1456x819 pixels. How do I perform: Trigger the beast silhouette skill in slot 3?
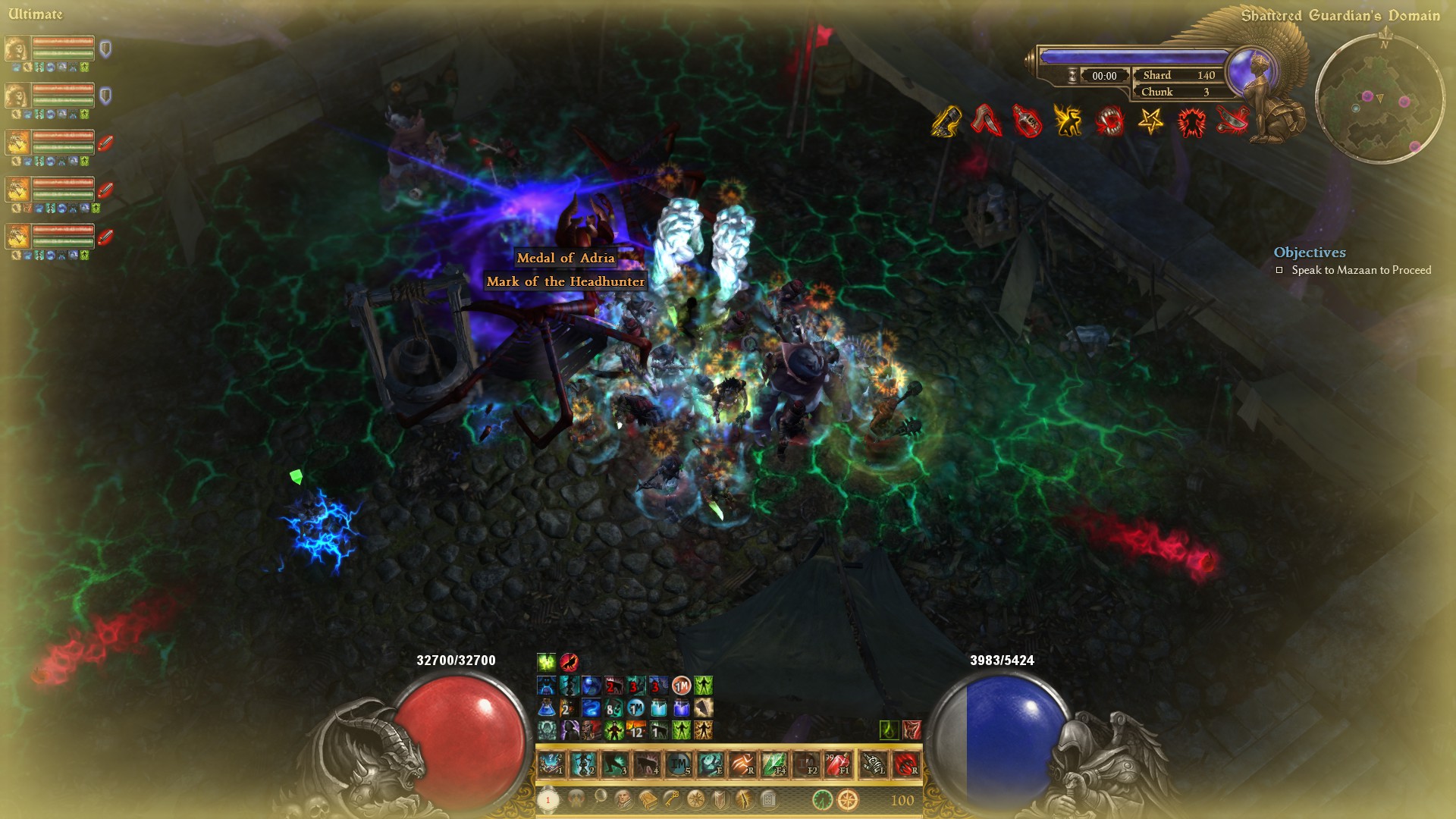tap(615, 764)
